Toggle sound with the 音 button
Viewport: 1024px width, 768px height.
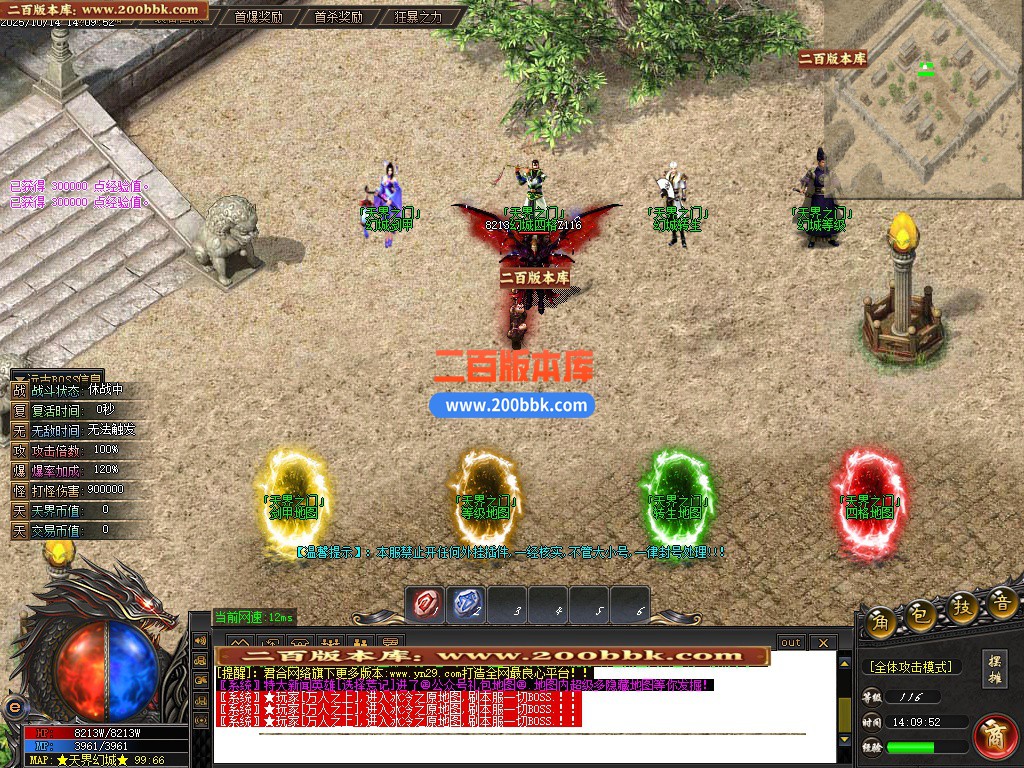1001,604
